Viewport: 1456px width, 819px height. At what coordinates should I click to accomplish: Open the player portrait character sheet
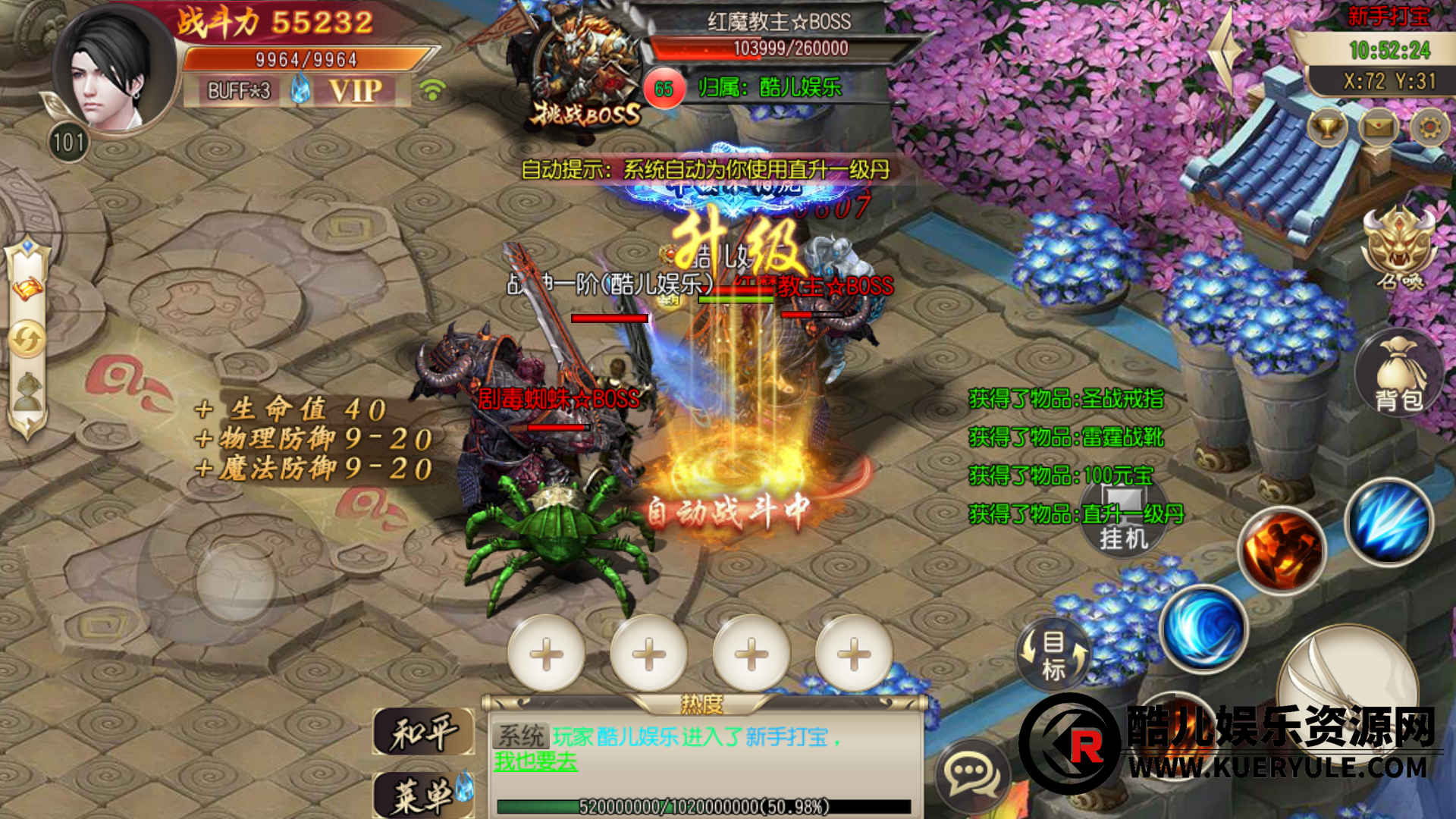click(x=112, y=72)
